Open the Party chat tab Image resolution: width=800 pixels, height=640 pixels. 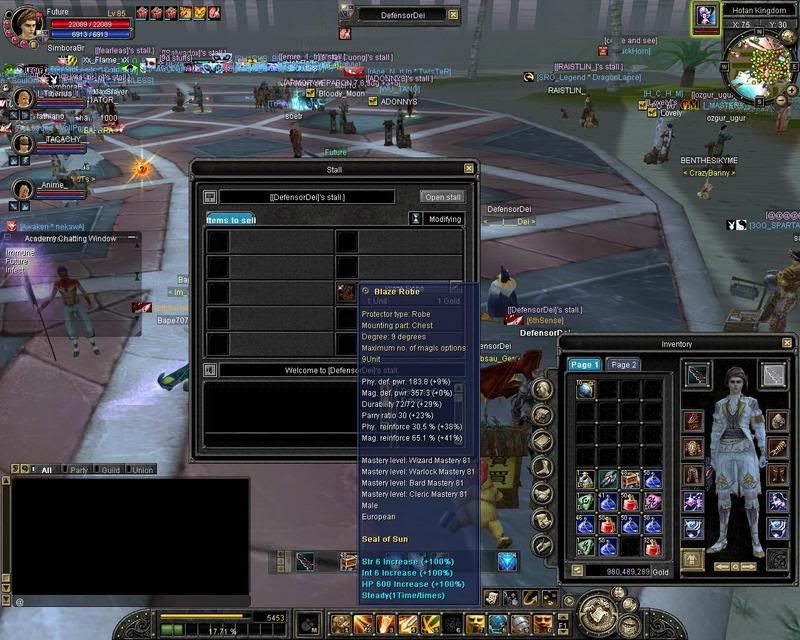click(78, 469)
